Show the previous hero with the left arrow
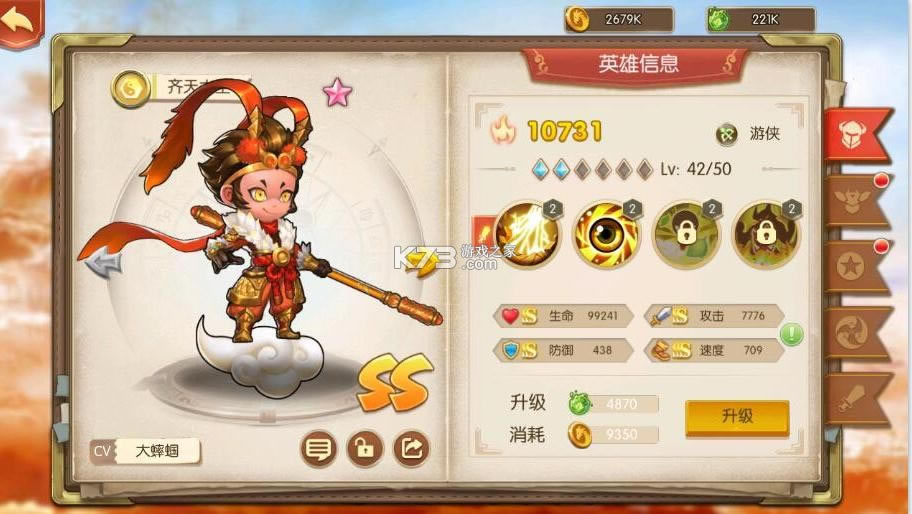The width and height of the screenshot is (912, 514). pos(103,262)
